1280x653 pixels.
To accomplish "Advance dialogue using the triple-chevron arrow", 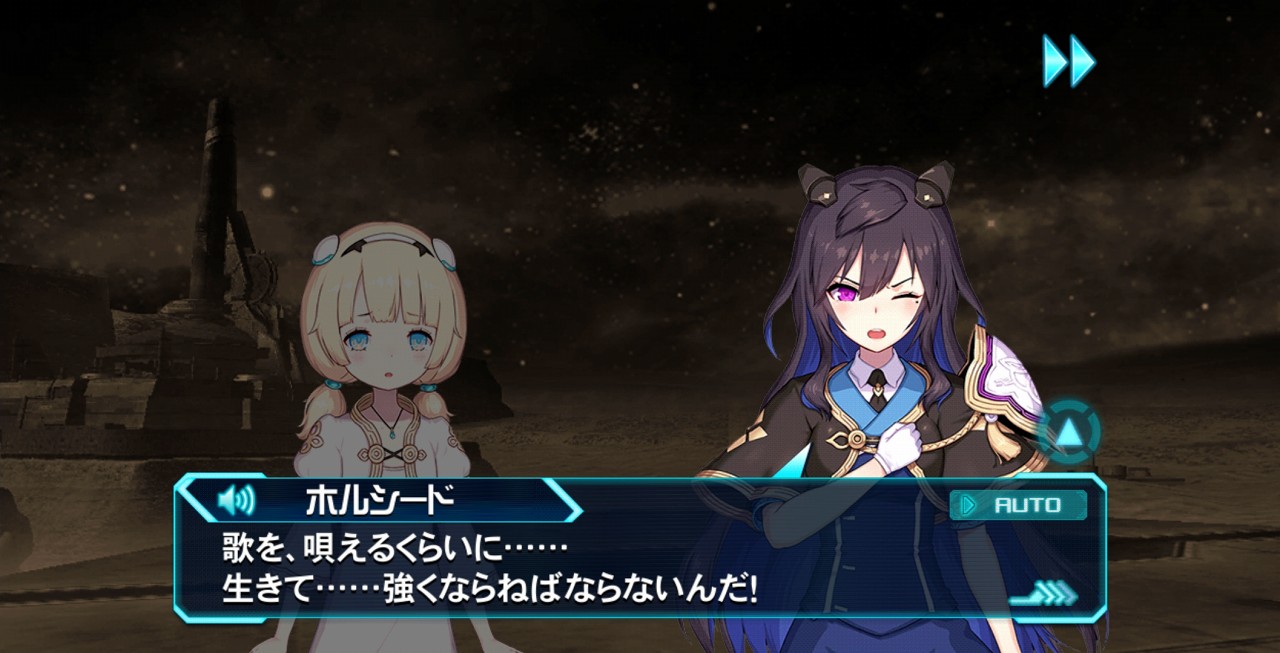I will click(x=1044, y=594).
